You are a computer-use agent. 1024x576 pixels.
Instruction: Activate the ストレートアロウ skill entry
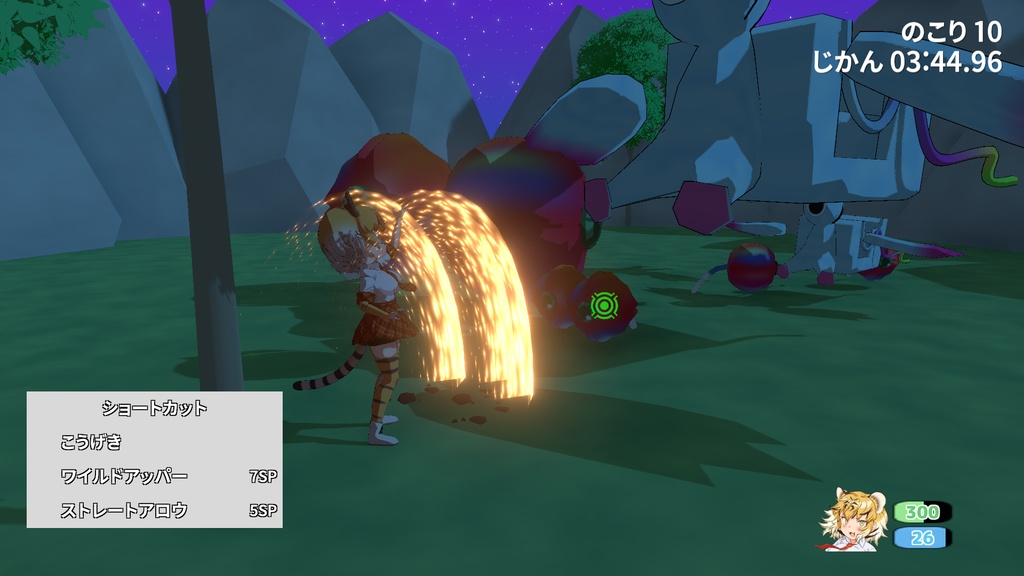pos(124,511)
